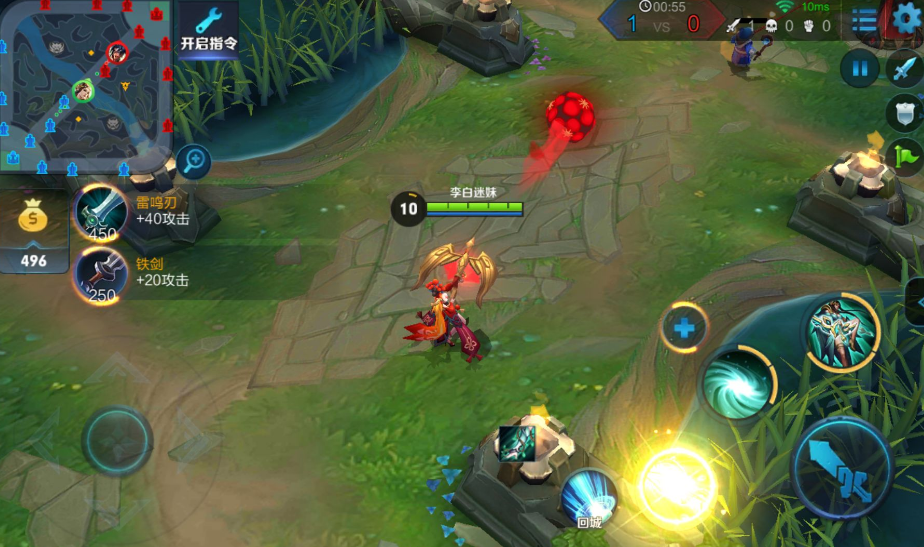Viewport: 924px width, 547px height.
Task: Send the sword attack signal
Action: point(904,68)
